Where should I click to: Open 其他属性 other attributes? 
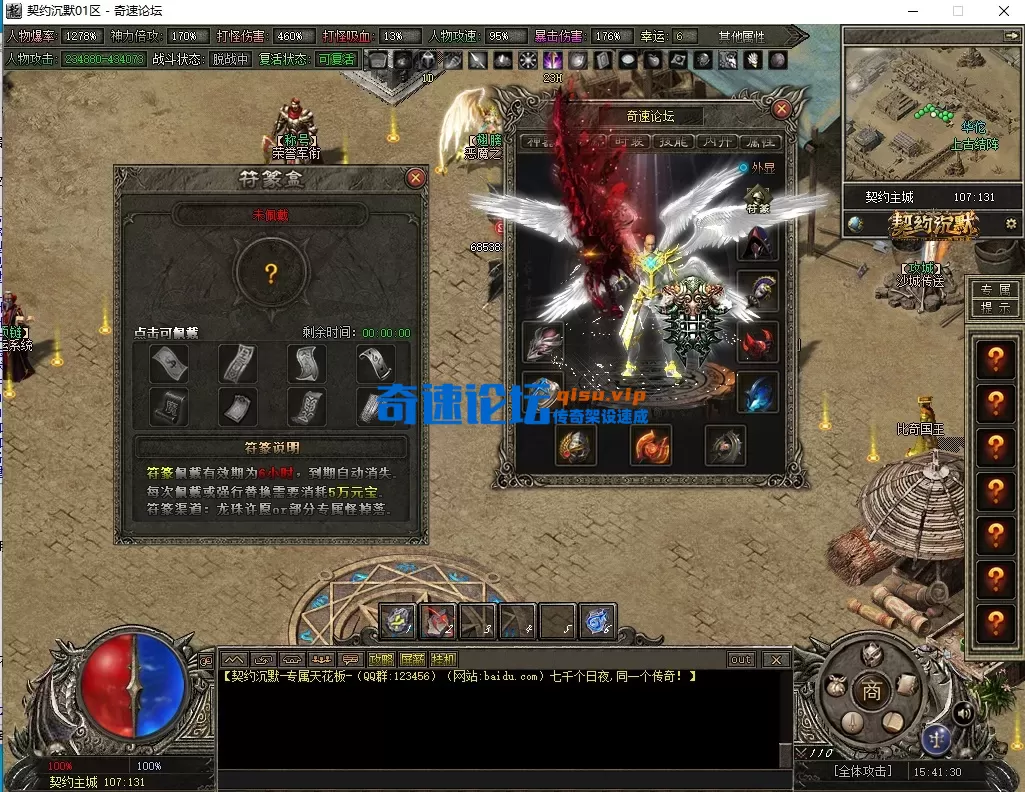tap(741, 36)
